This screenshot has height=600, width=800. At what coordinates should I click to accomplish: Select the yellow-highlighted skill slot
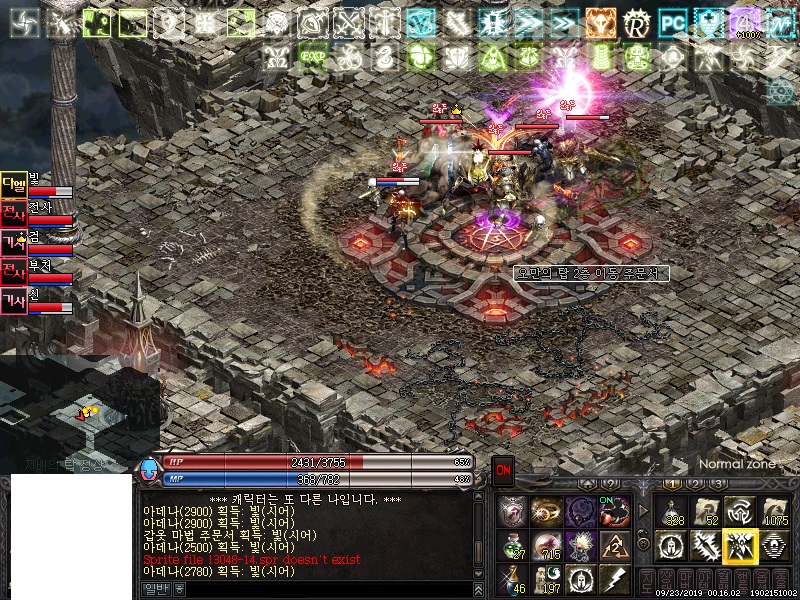tap(739, 546)
